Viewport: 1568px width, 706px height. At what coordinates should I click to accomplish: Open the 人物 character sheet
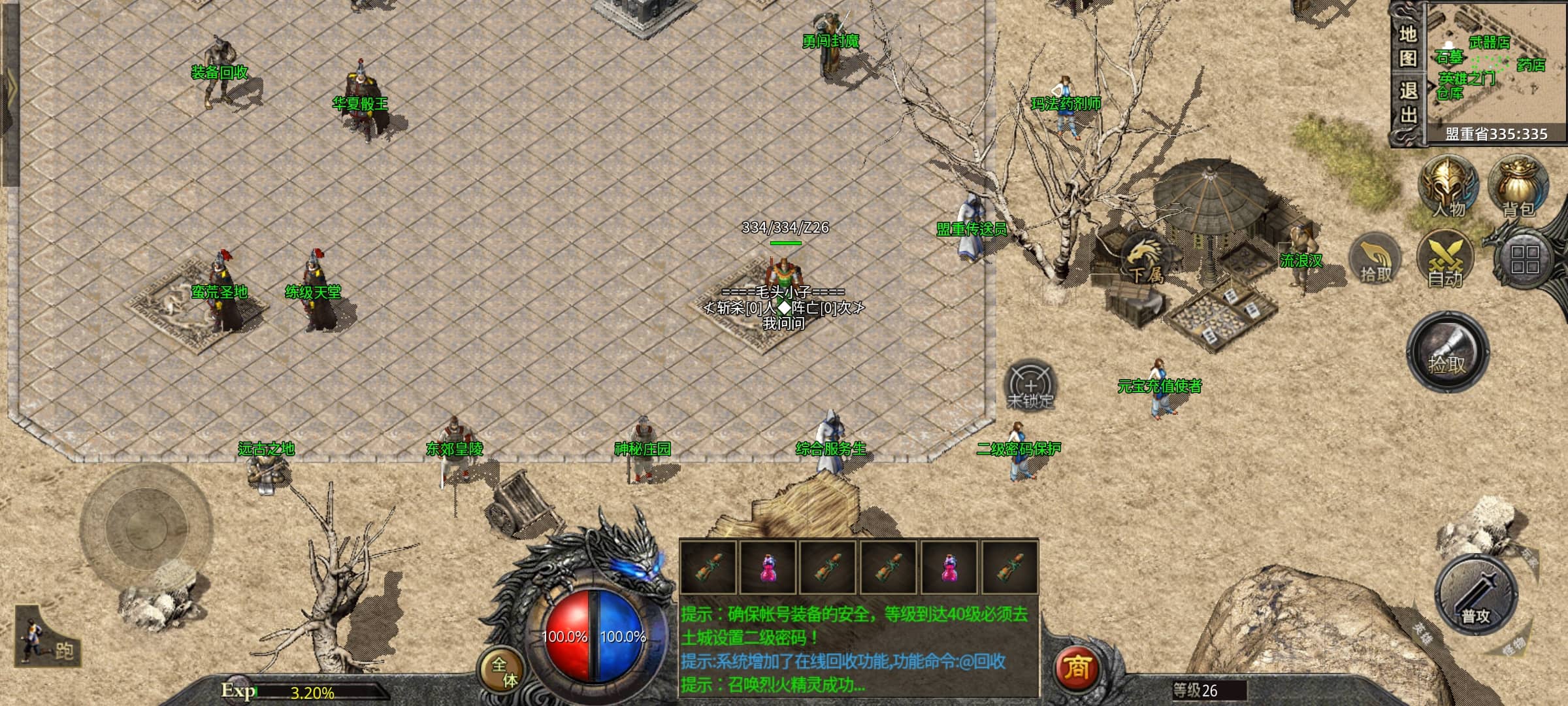click(1448, 188)
